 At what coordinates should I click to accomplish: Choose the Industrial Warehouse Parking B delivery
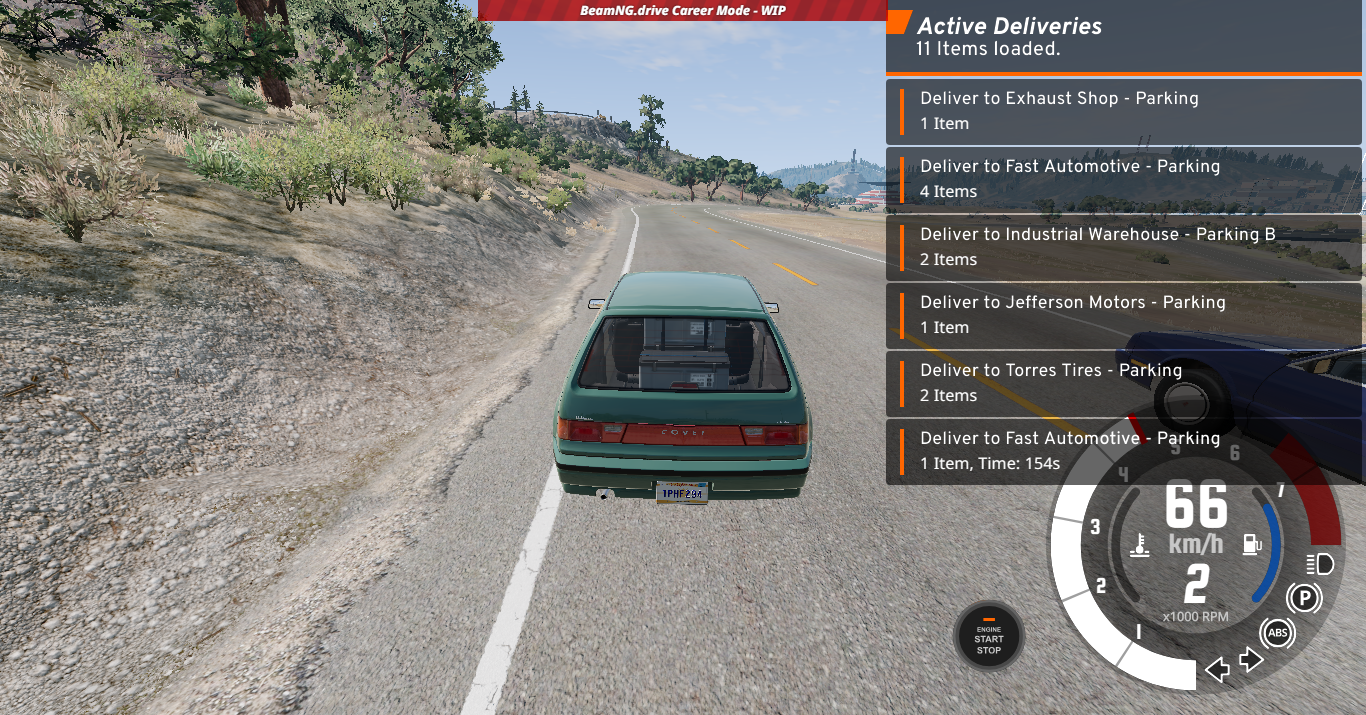(x=1123, y=247)
